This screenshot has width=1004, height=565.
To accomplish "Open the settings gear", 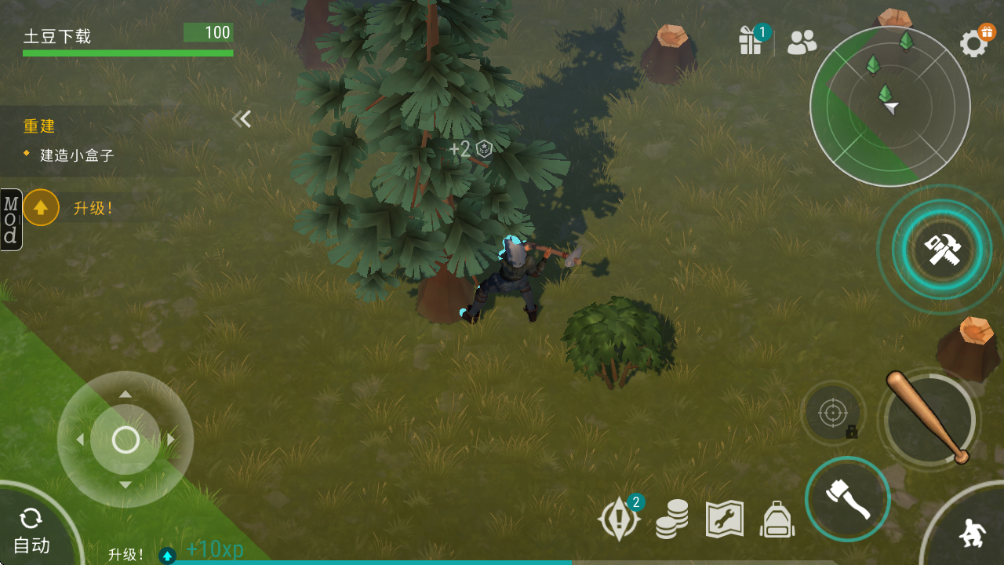I will pyautogui.click(x=974, y=43).
